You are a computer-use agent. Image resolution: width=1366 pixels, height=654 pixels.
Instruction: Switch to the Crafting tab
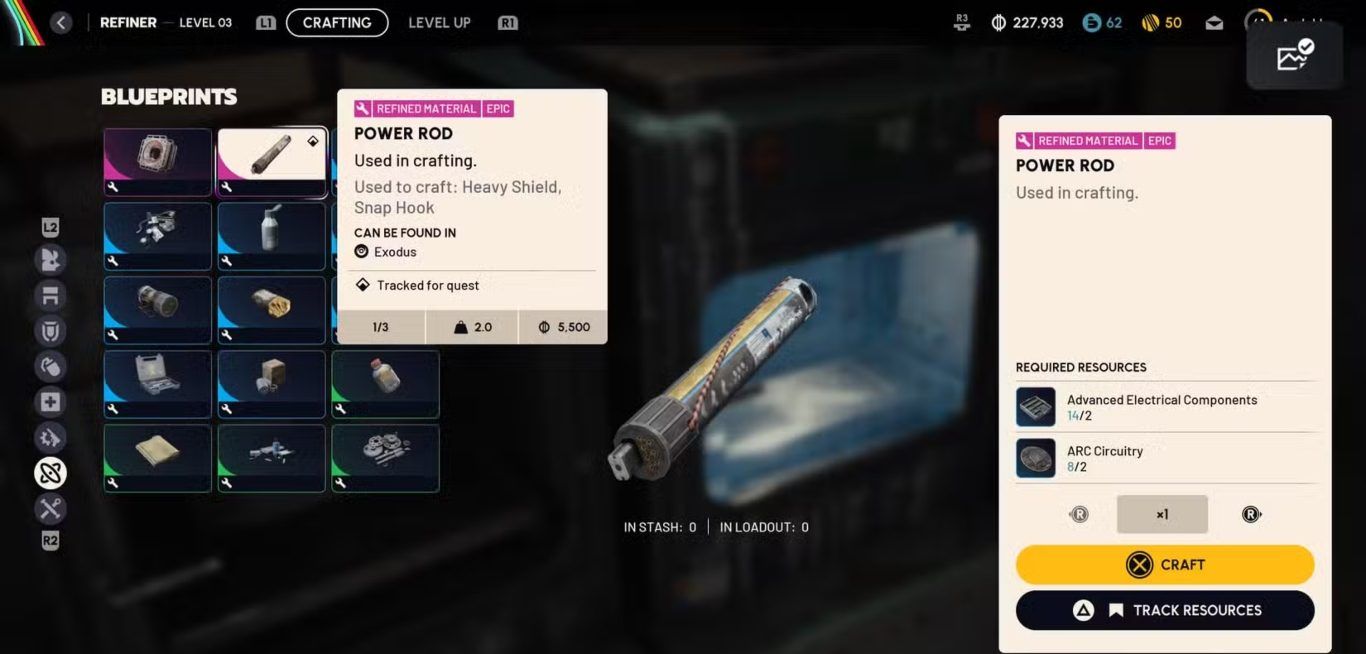click(x=337, y=22)
